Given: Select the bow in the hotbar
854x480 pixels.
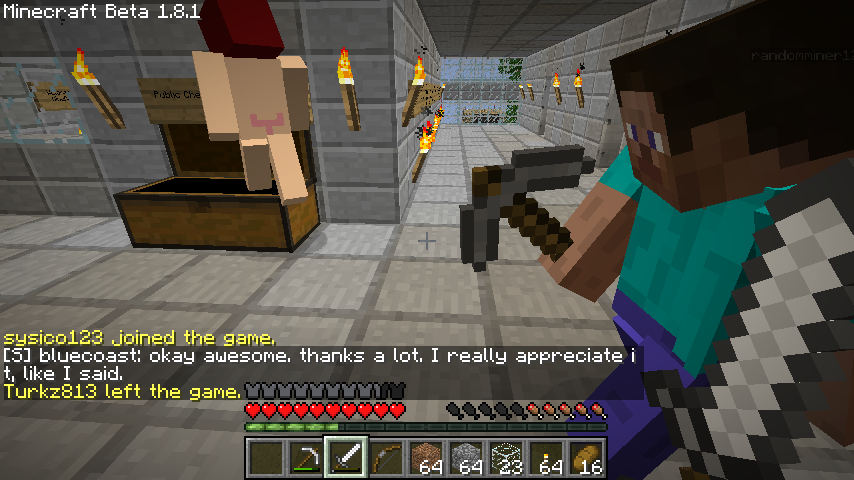Looking at the screenshot, I should (x=386, y=459).
